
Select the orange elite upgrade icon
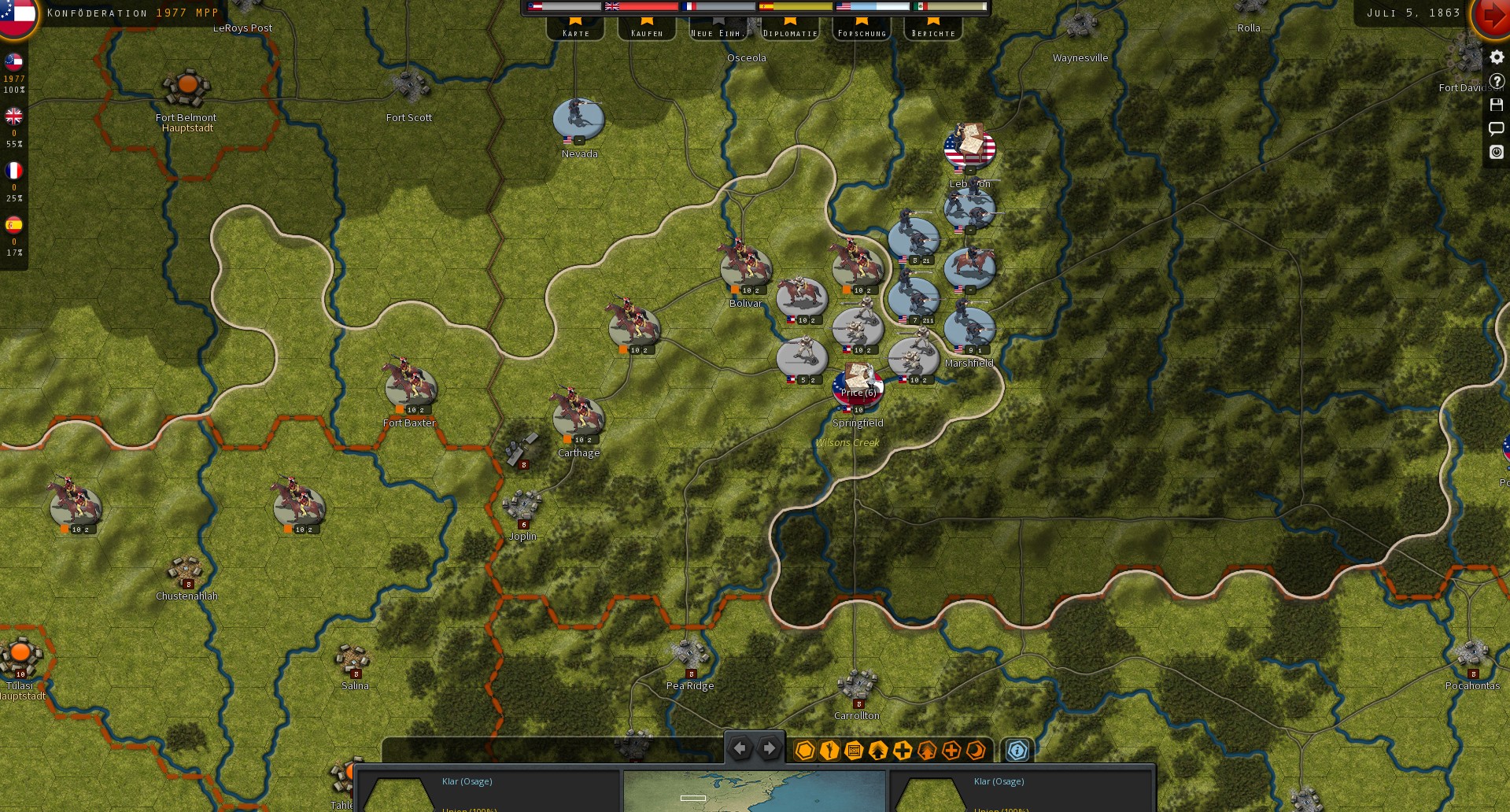coord(926,751)
